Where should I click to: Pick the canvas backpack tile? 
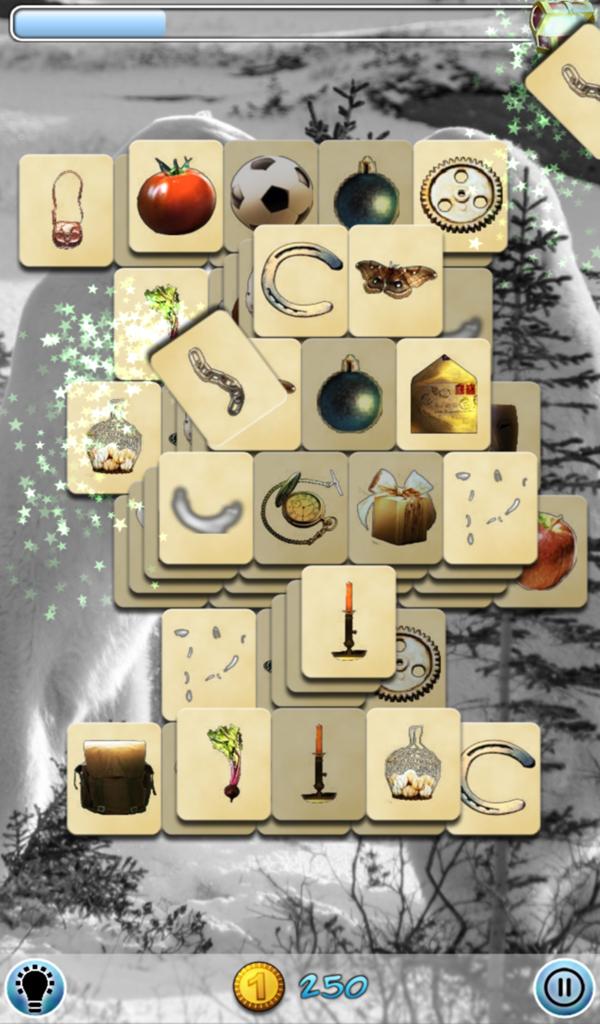click(114, 778)
